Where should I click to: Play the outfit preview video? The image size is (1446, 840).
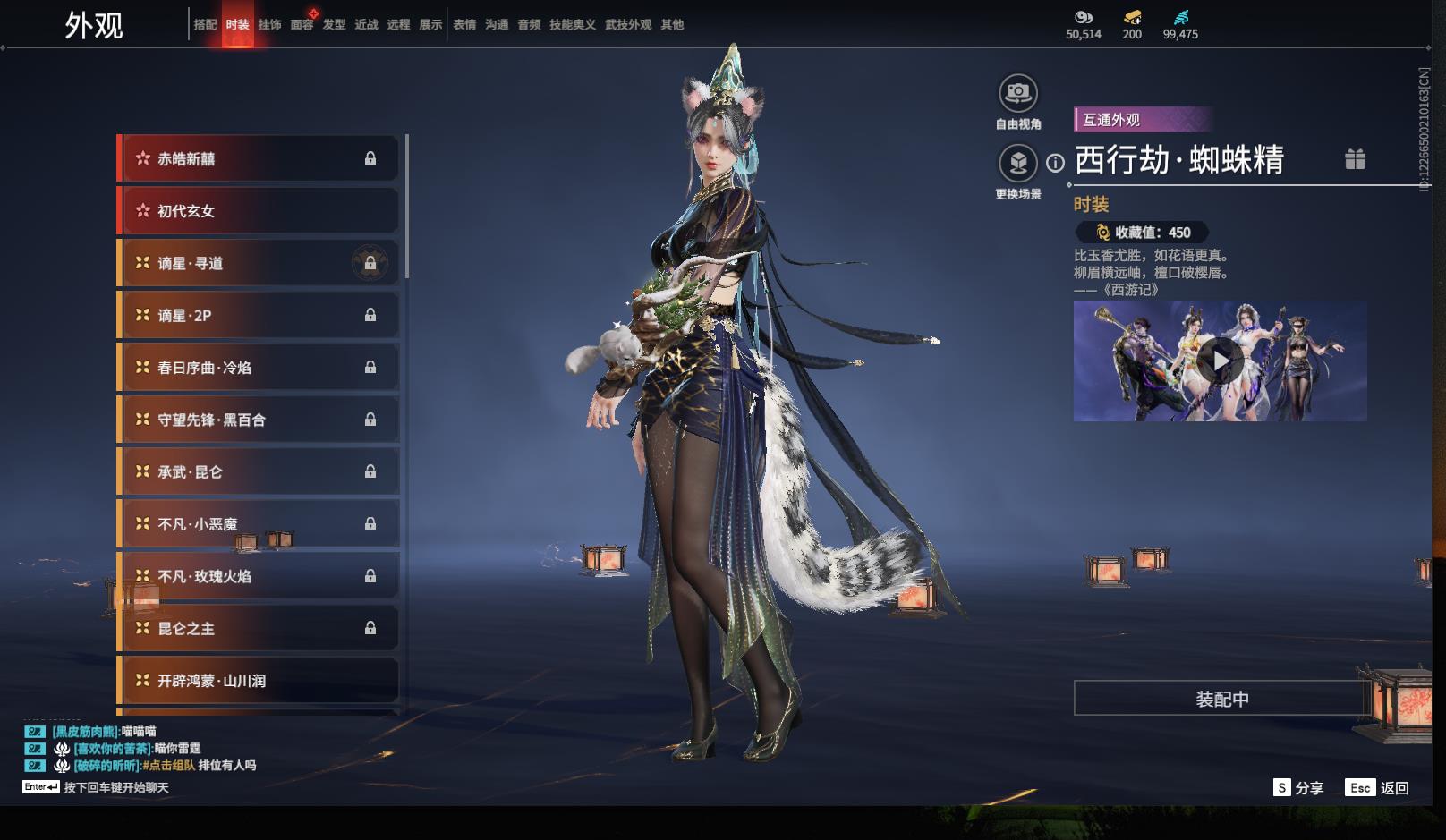point(1220,361)
